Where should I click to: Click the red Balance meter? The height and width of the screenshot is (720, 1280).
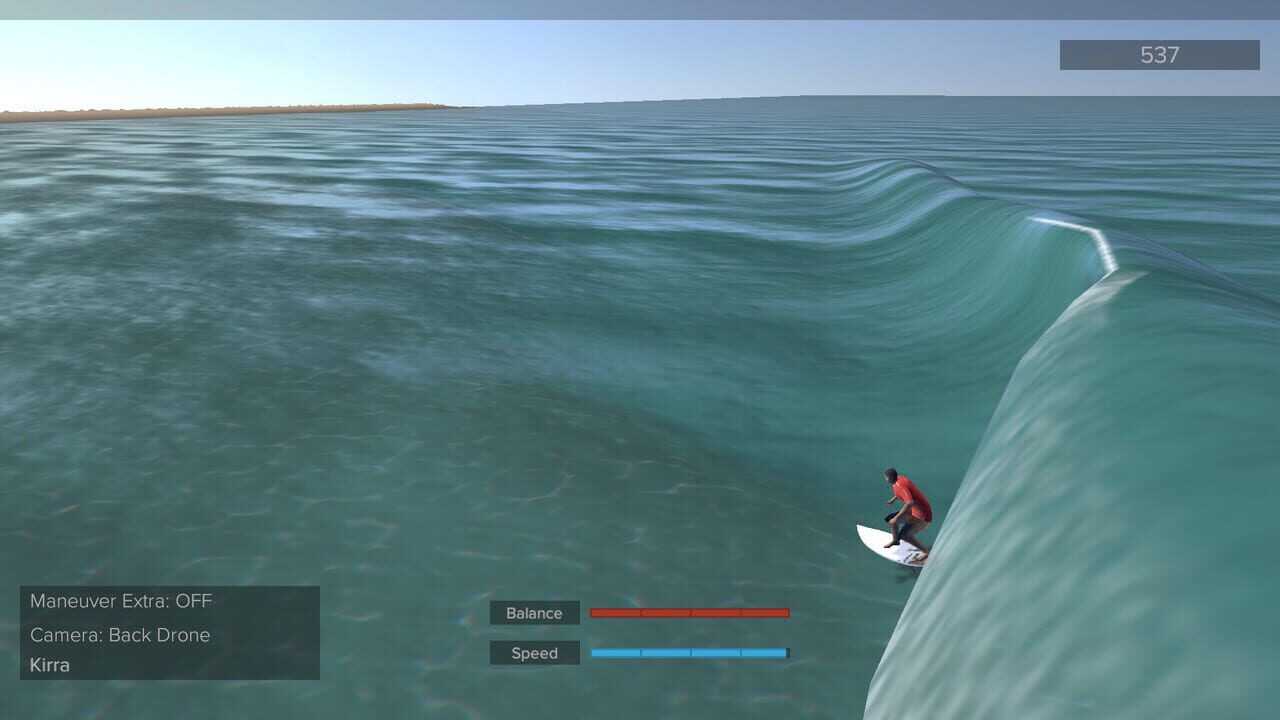point(690,612)
